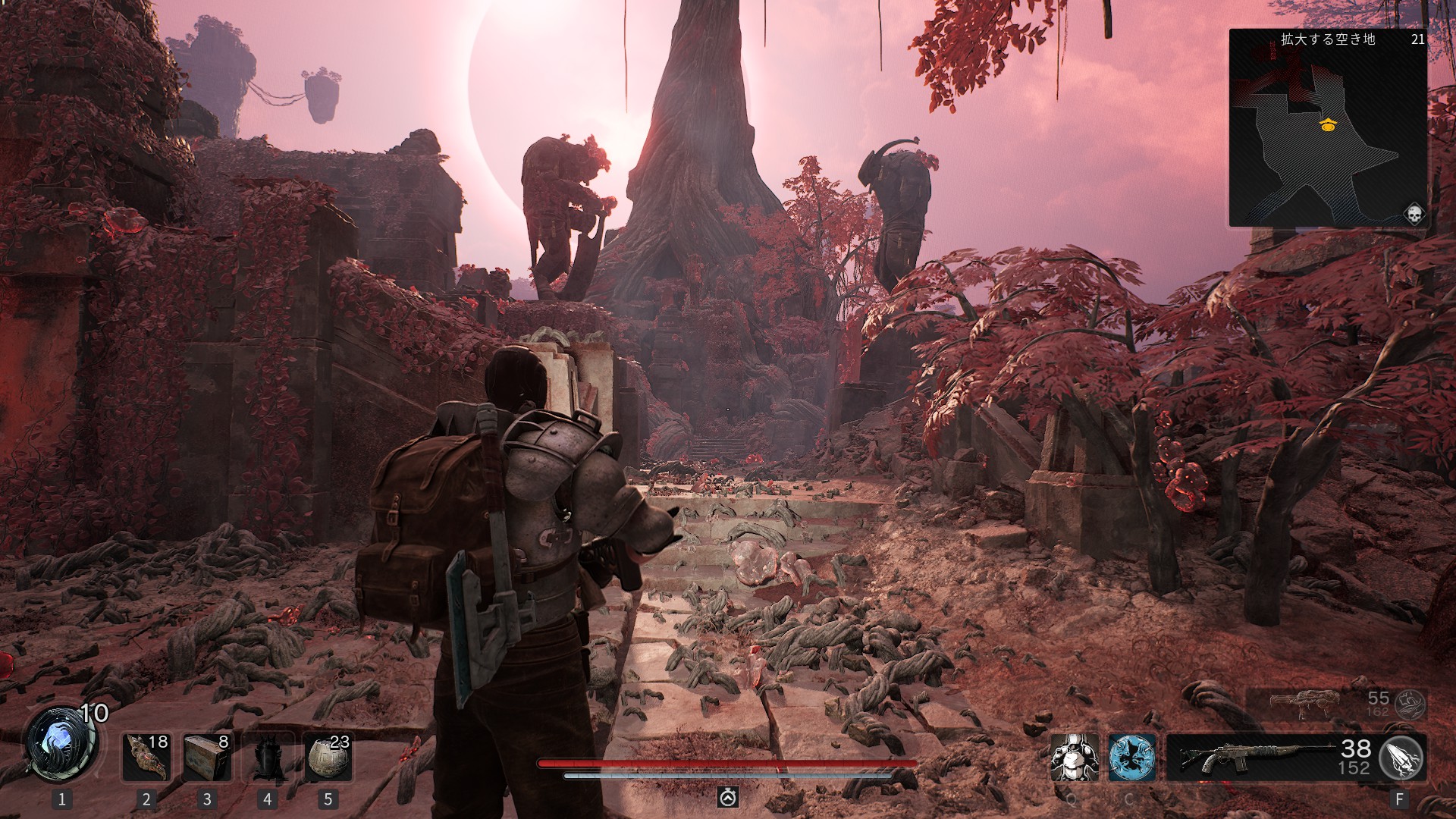This screenshot has width=1456, height=819.
Task: Click the skull icon on the minimap
Action: coord(1414,215)
